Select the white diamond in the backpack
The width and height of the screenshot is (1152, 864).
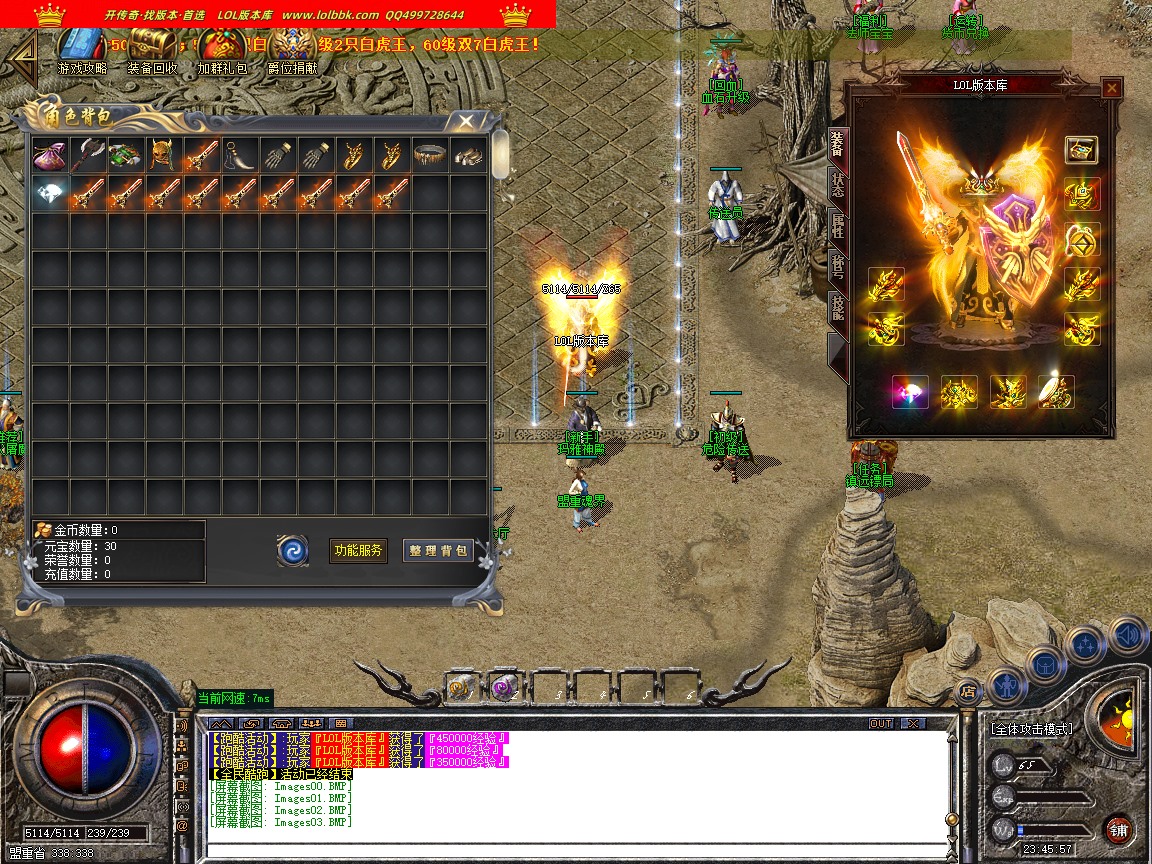click(x=49, y=194)
